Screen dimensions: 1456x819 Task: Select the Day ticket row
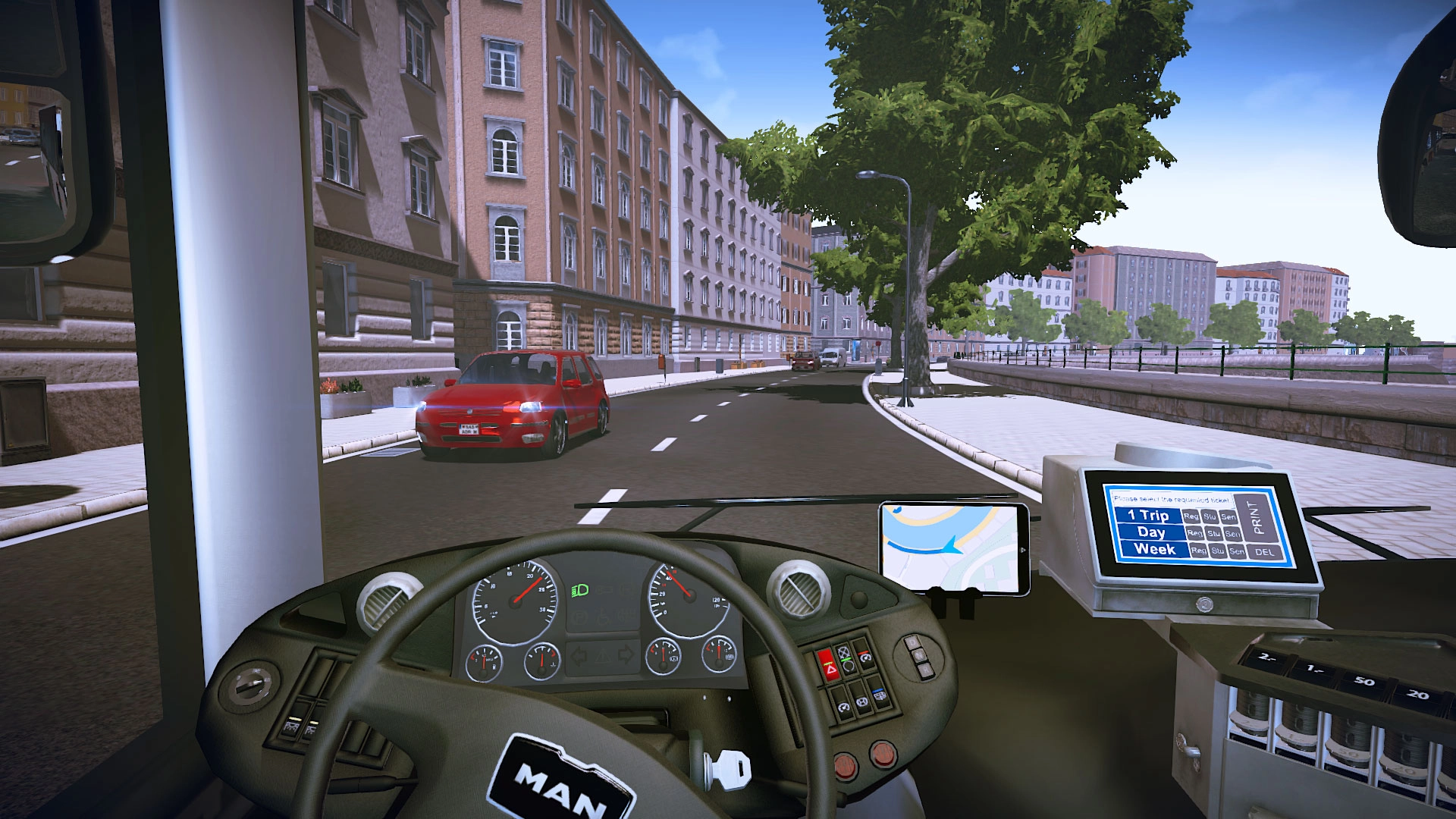[x=1151, y=533]
